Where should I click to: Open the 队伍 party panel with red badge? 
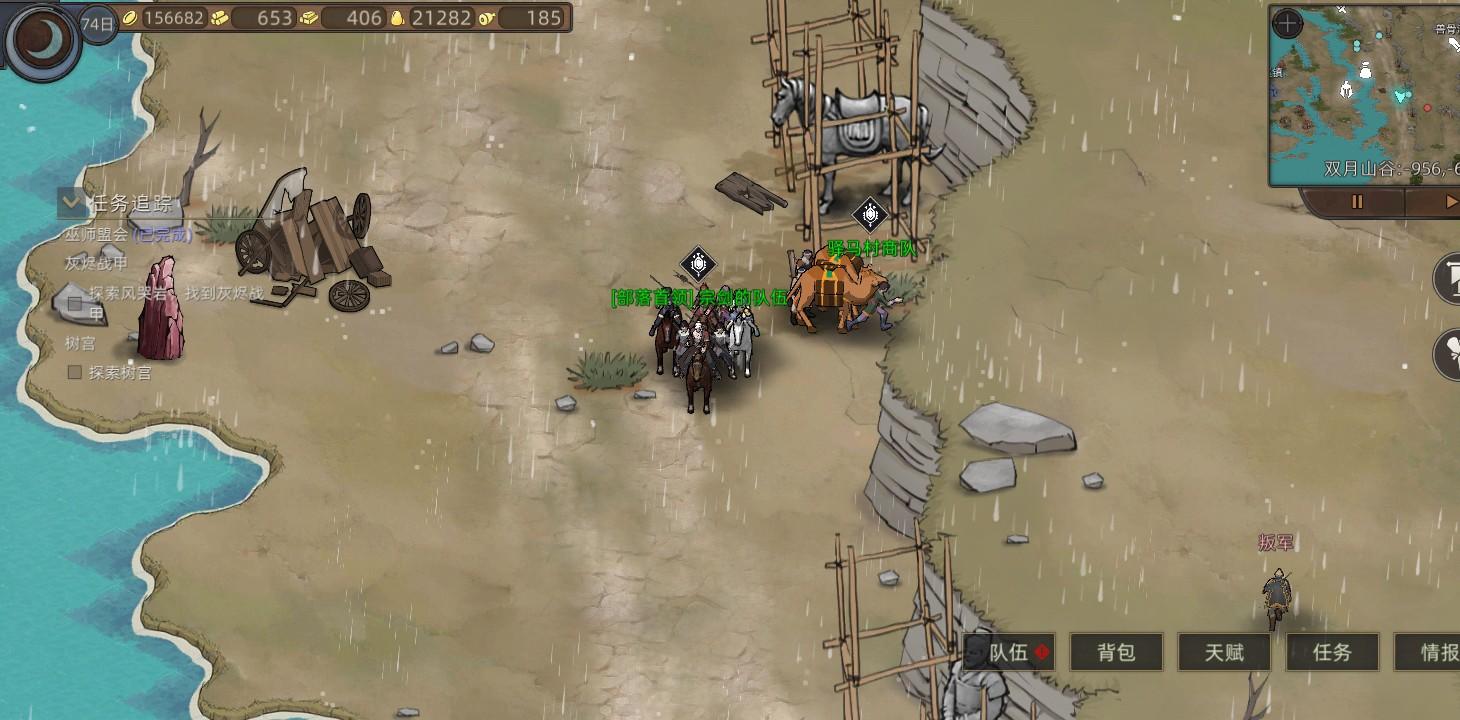click(1010, 653)
